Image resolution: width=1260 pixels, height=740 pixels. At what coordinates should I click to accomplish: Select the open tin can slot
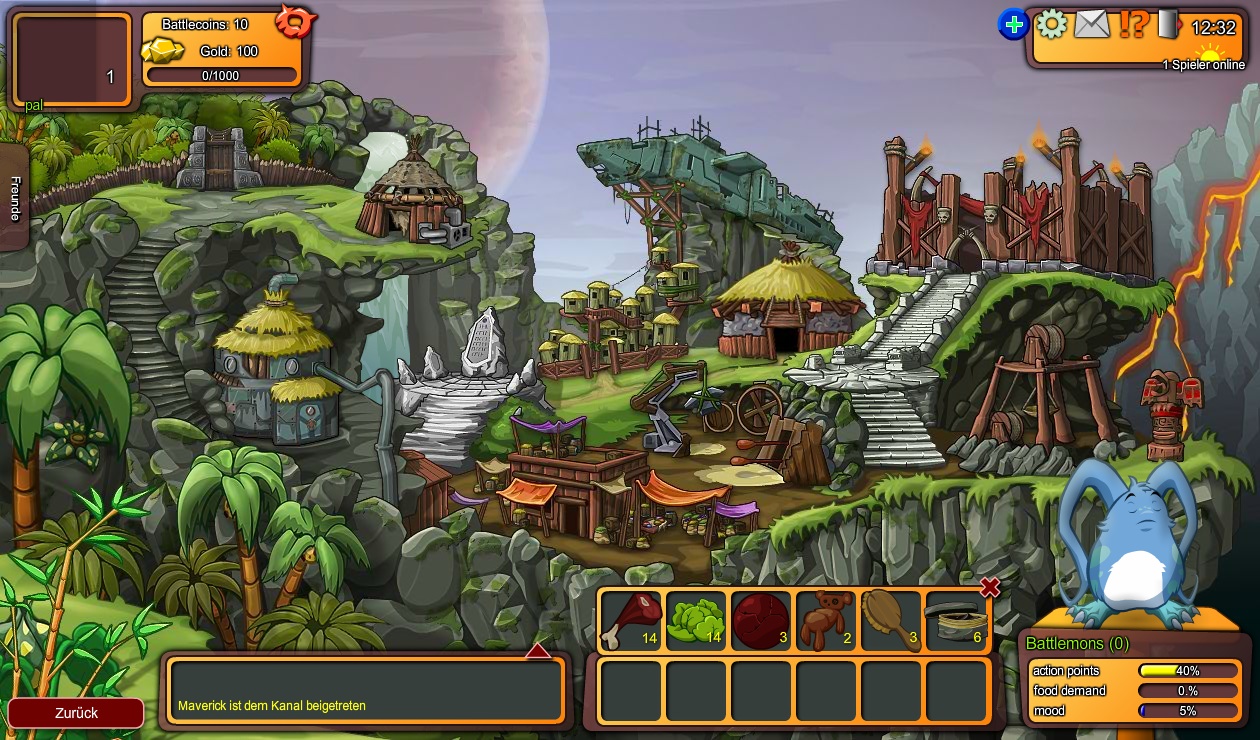pos(956,621)
